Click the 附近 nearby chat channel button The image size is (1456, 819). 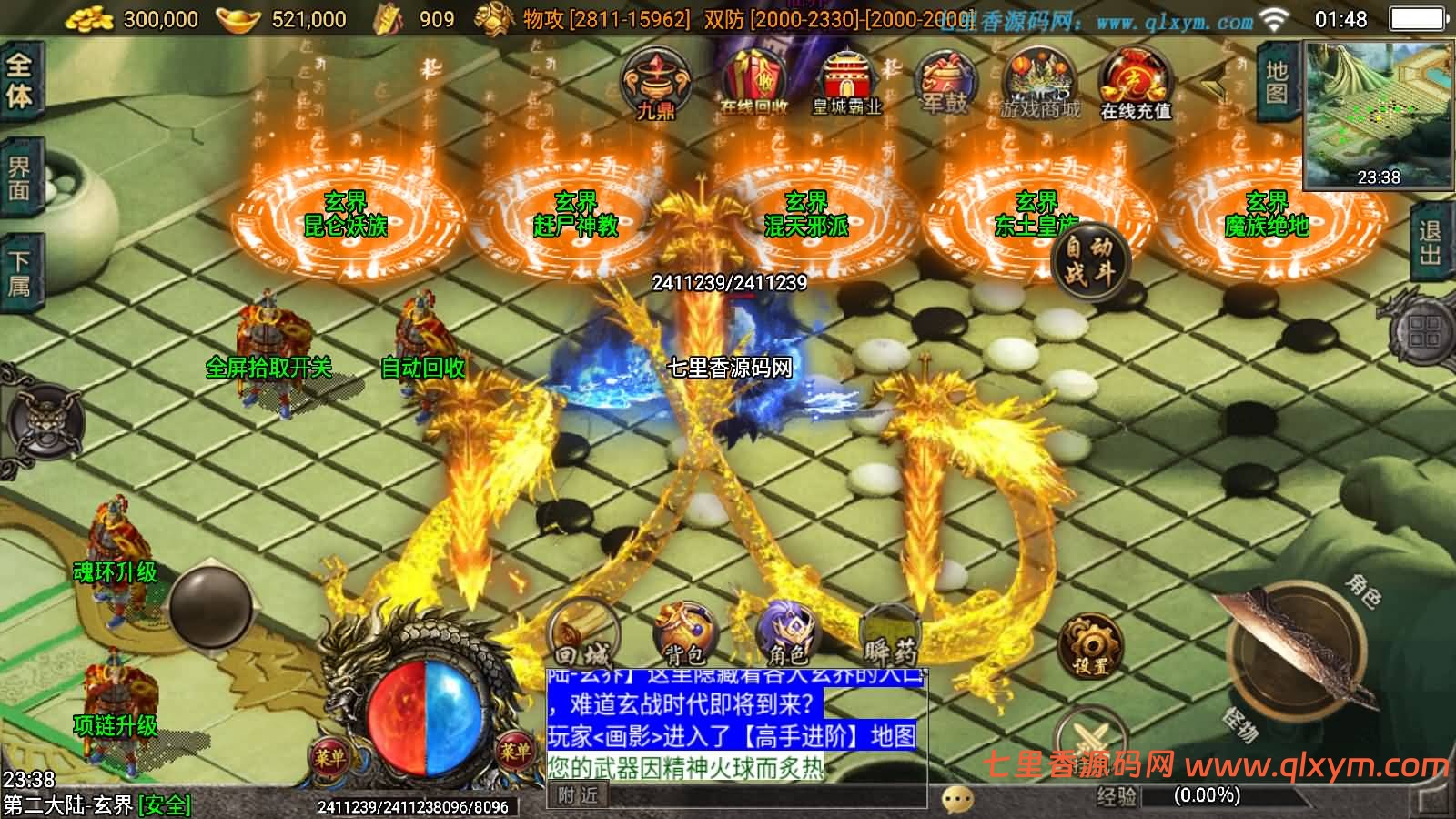point(579,795)
